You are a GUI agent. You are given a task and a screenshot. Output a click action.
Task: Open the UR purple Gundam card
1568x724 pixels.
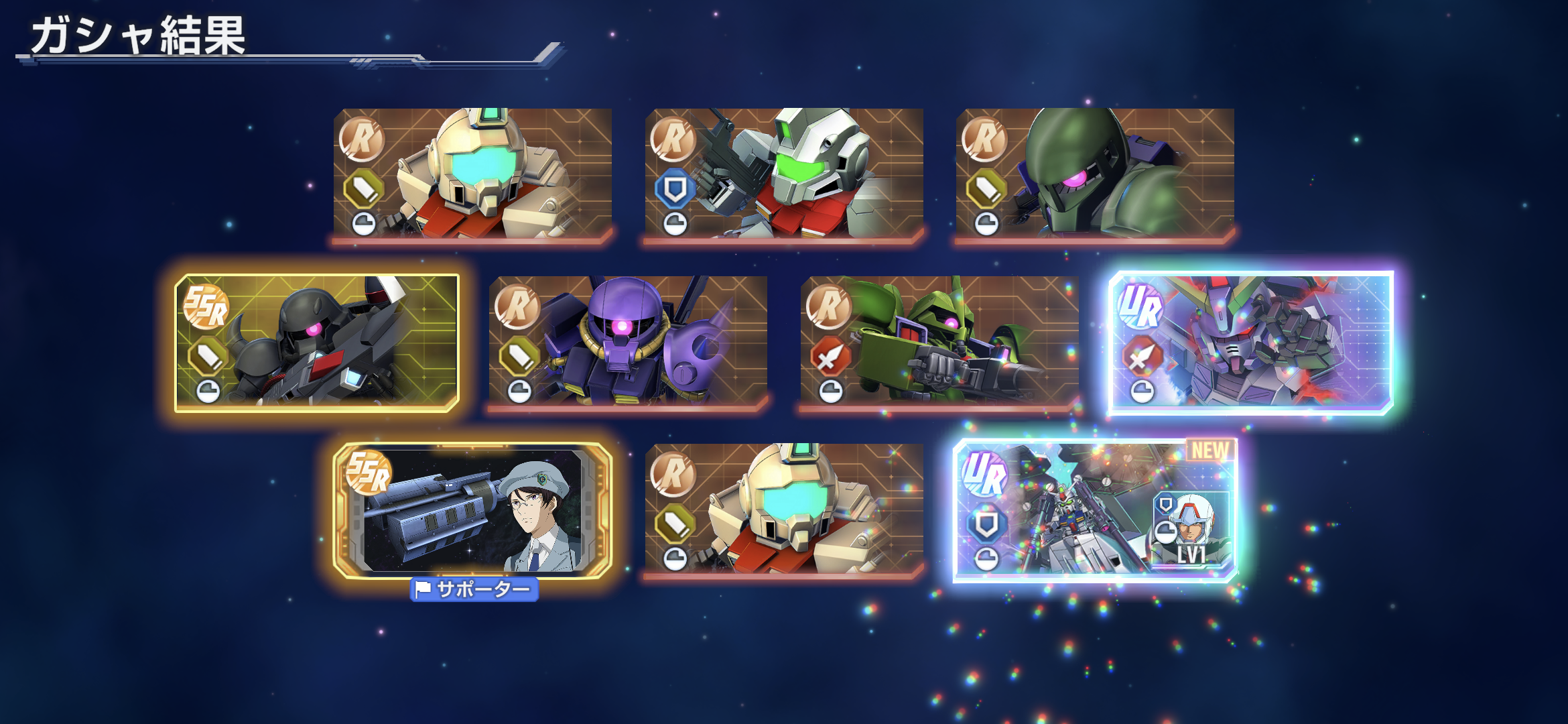coord(1251,342)
